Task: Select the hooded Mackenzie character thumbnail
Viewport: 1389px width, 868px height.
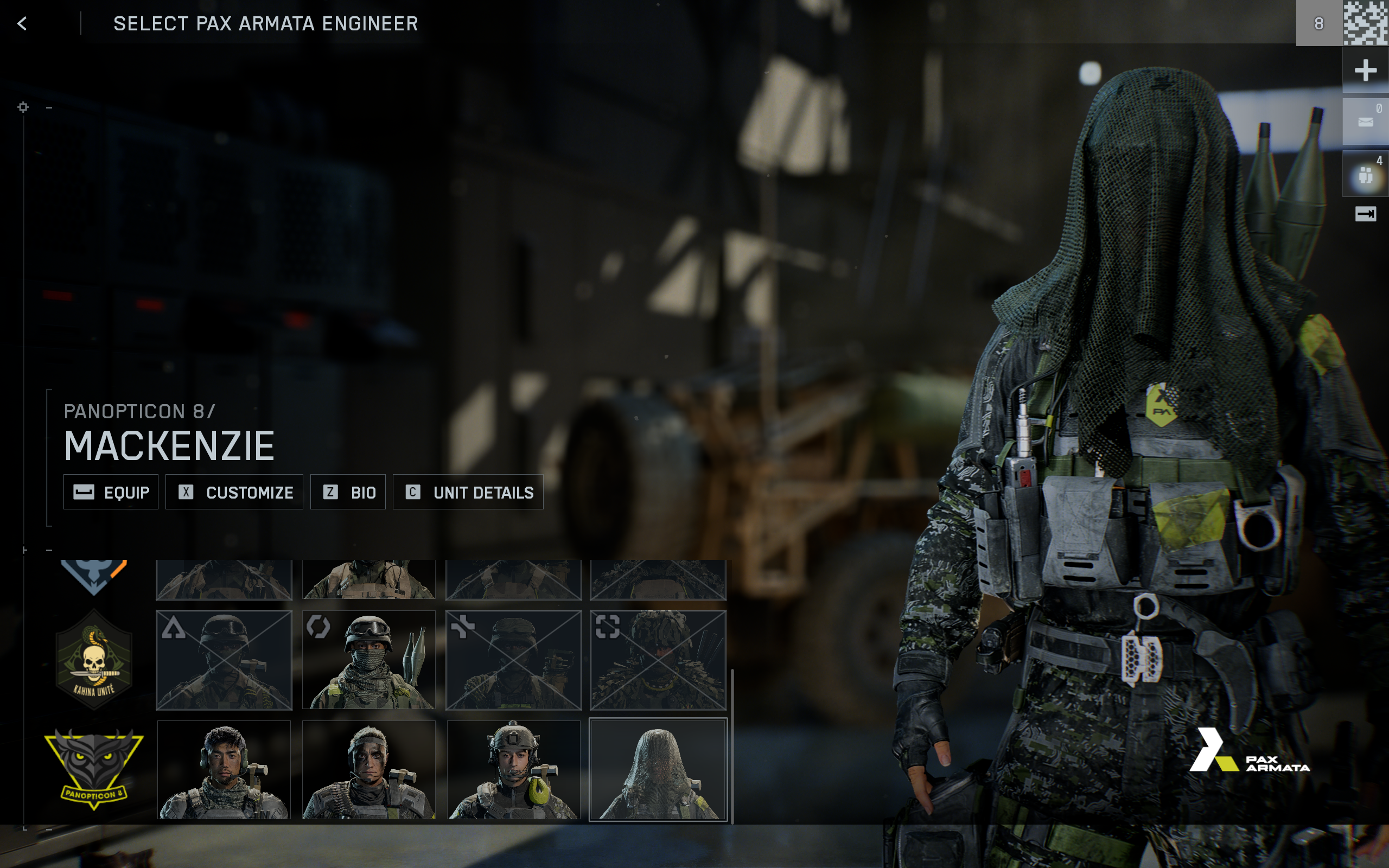Action: tap(658, 769)
